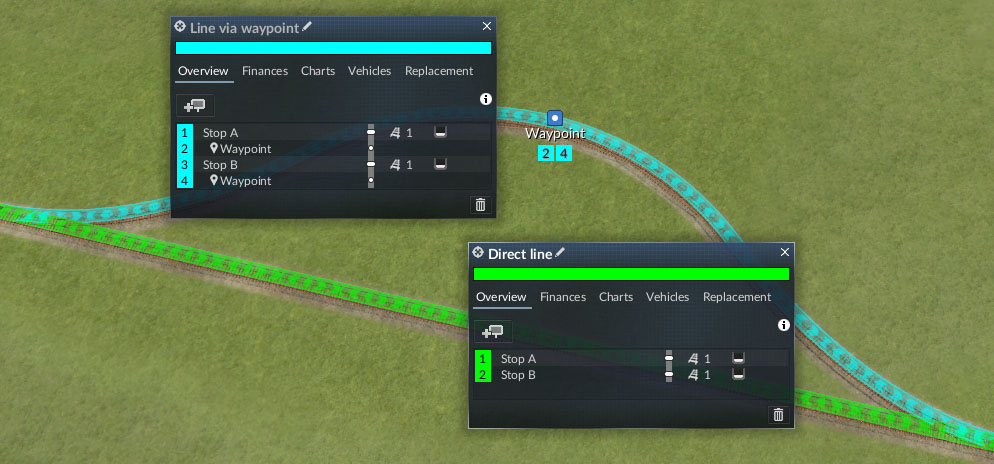This screenshot has height=464, width=994.
Task: Open Finances tab in Direct line window
Action: pos(563,297)
